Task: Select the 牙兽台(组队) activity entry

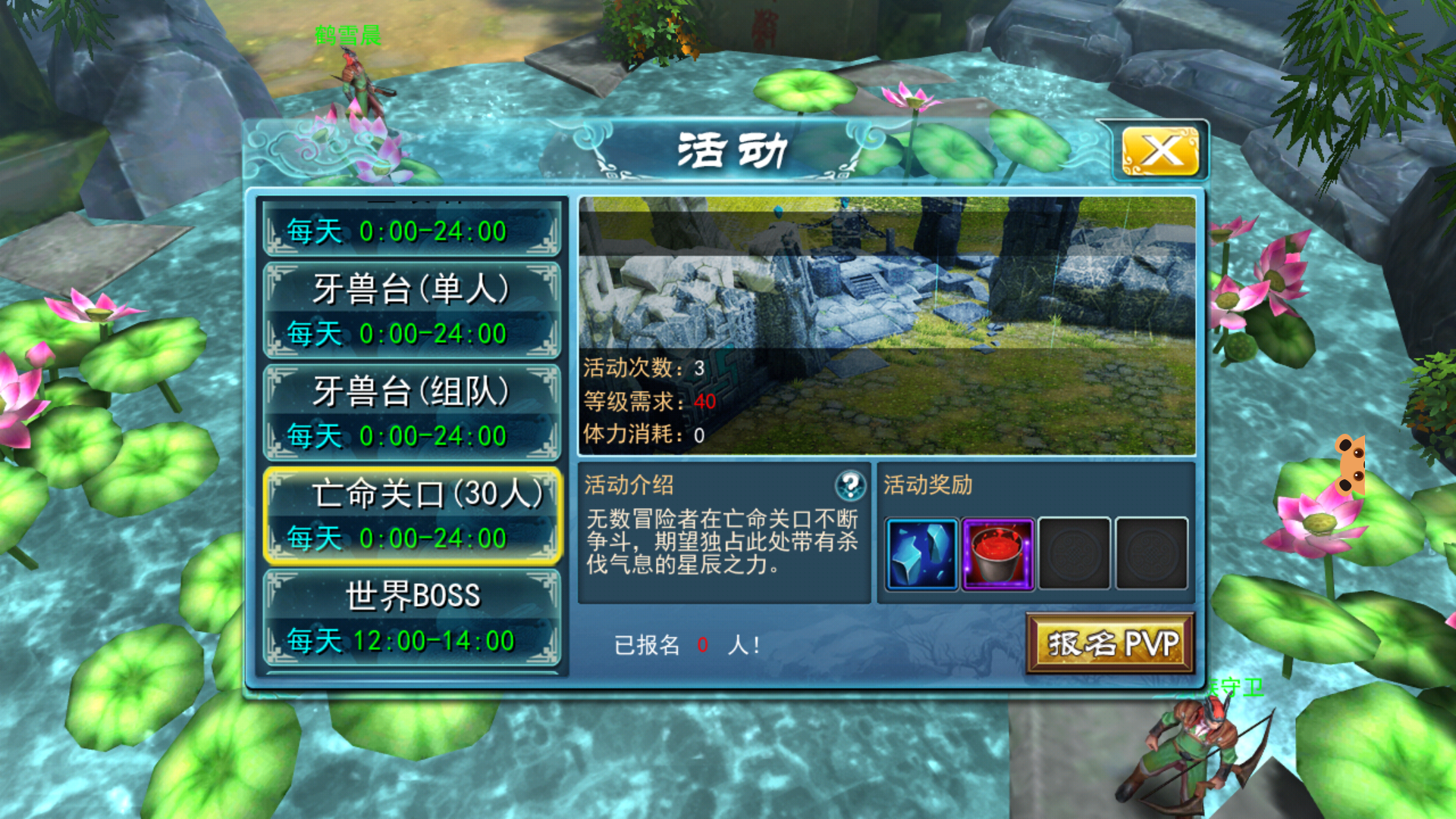Action: coord(412,413)
